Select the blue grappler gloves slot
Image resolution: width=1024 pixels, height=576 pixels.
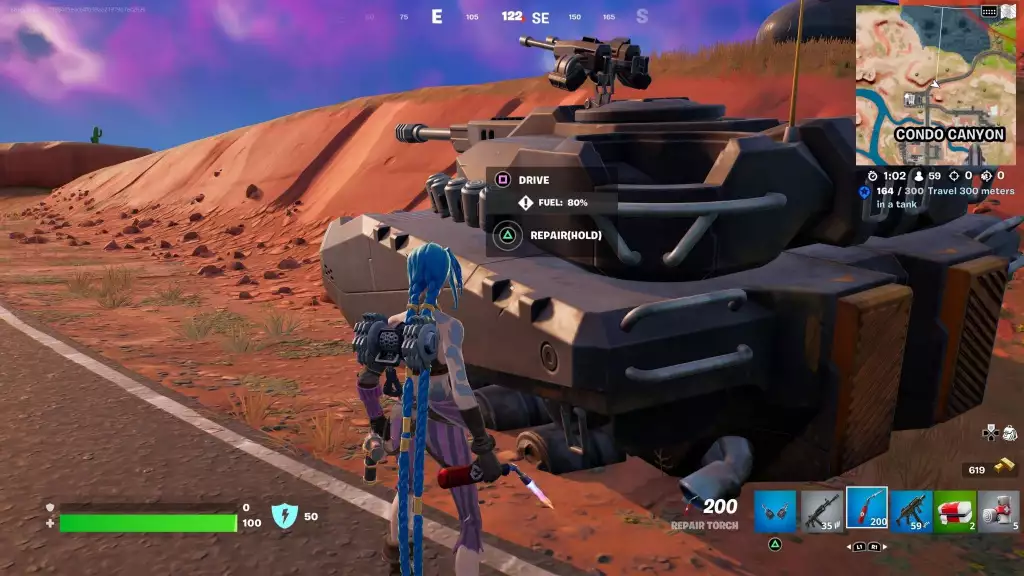coord(775,510)
